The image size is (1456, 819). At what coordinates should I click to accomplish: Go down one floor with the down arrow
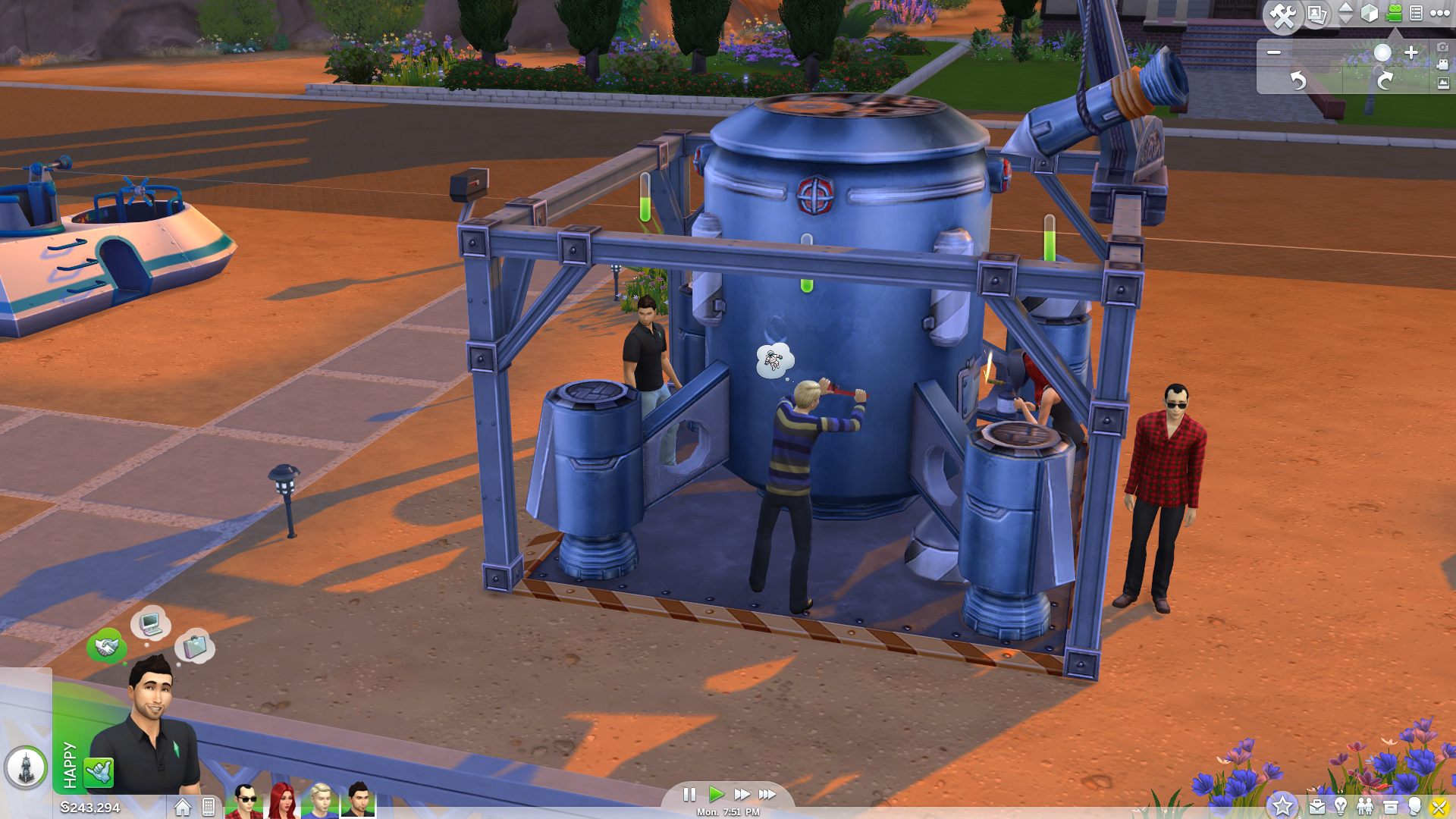point(1345,19)
